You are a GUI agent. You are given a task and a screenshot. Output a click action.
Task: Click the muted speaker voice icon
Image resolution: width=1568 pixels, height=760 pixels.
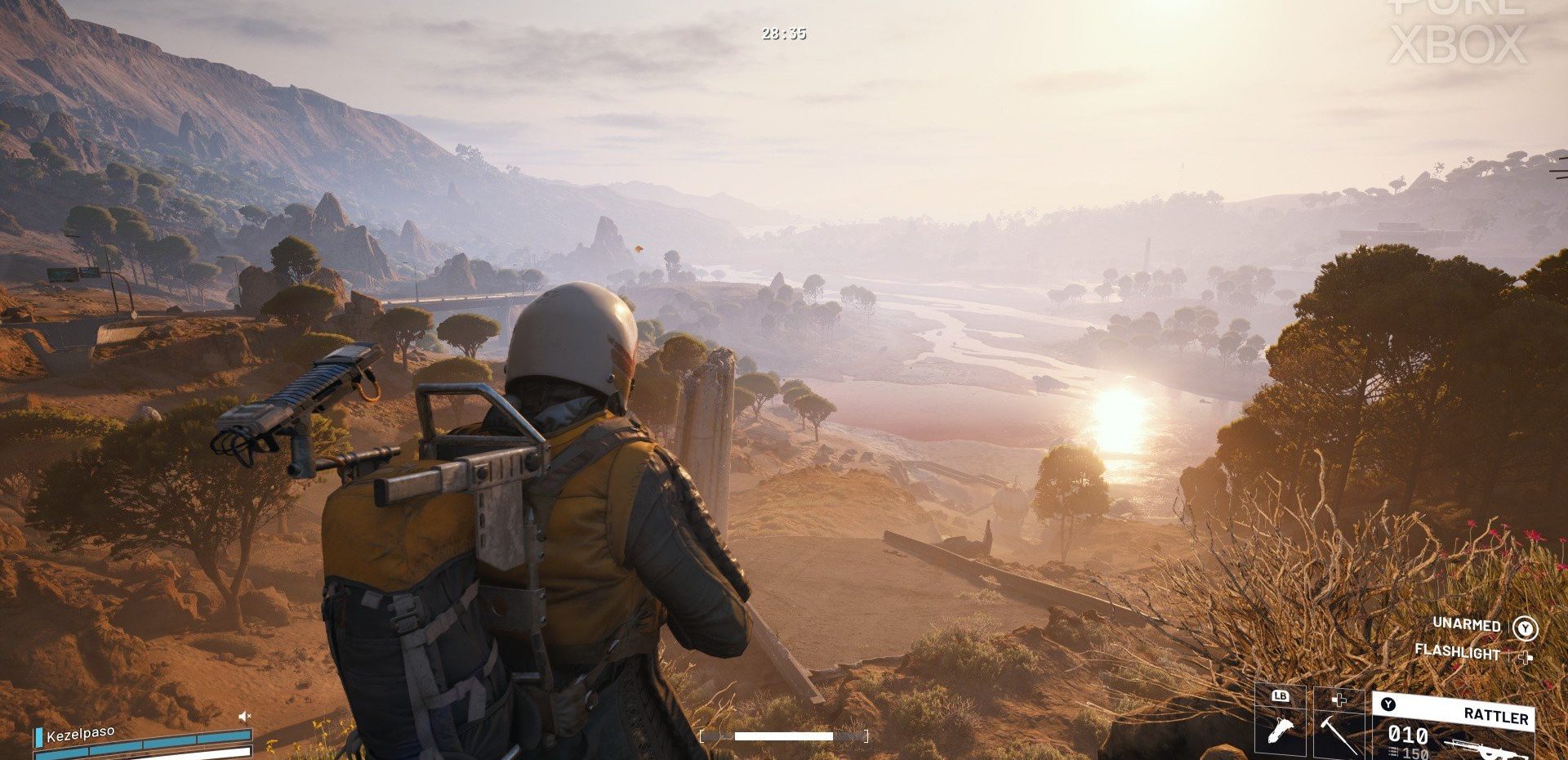243,716
